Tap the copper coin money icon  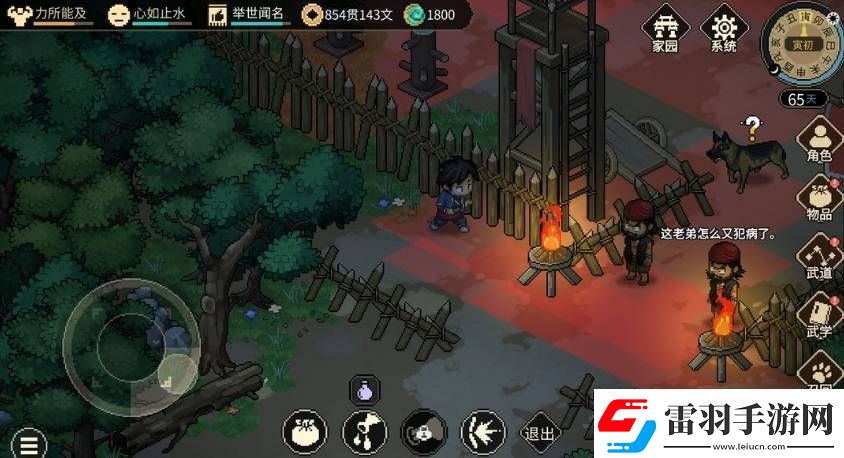pos(312,14)
